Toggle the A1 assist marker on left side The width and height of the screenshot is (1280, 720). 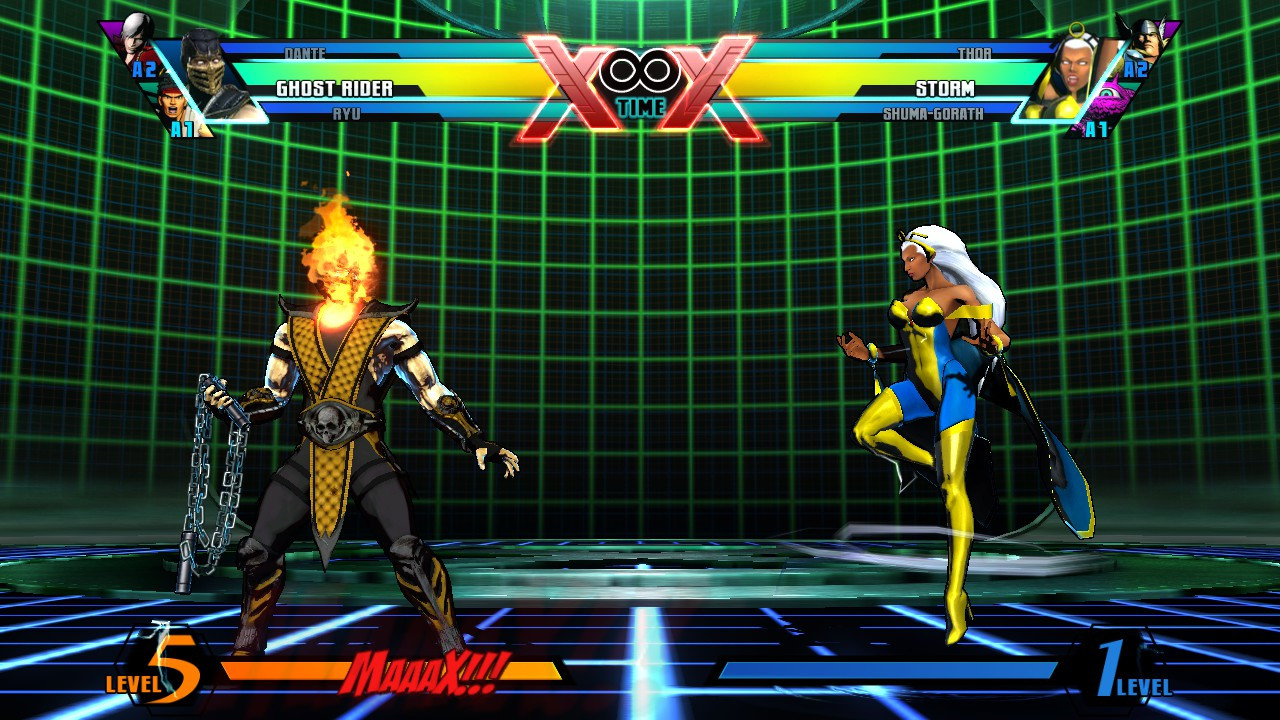tap(182, 128)
